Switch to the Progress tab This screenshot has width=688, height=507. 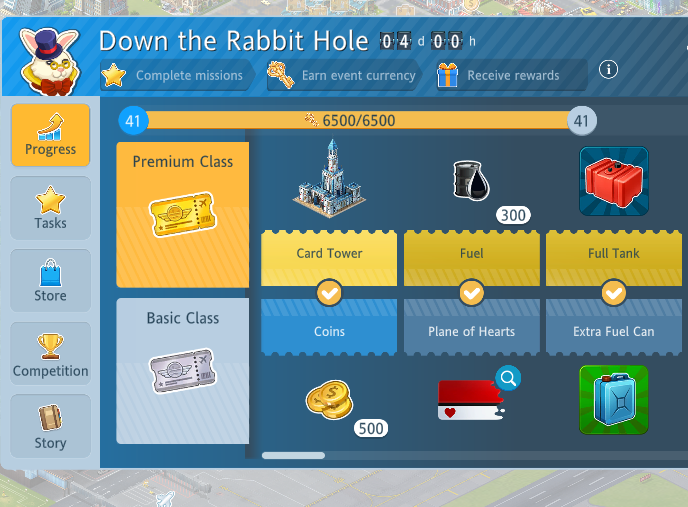click(x=50, y=135)
